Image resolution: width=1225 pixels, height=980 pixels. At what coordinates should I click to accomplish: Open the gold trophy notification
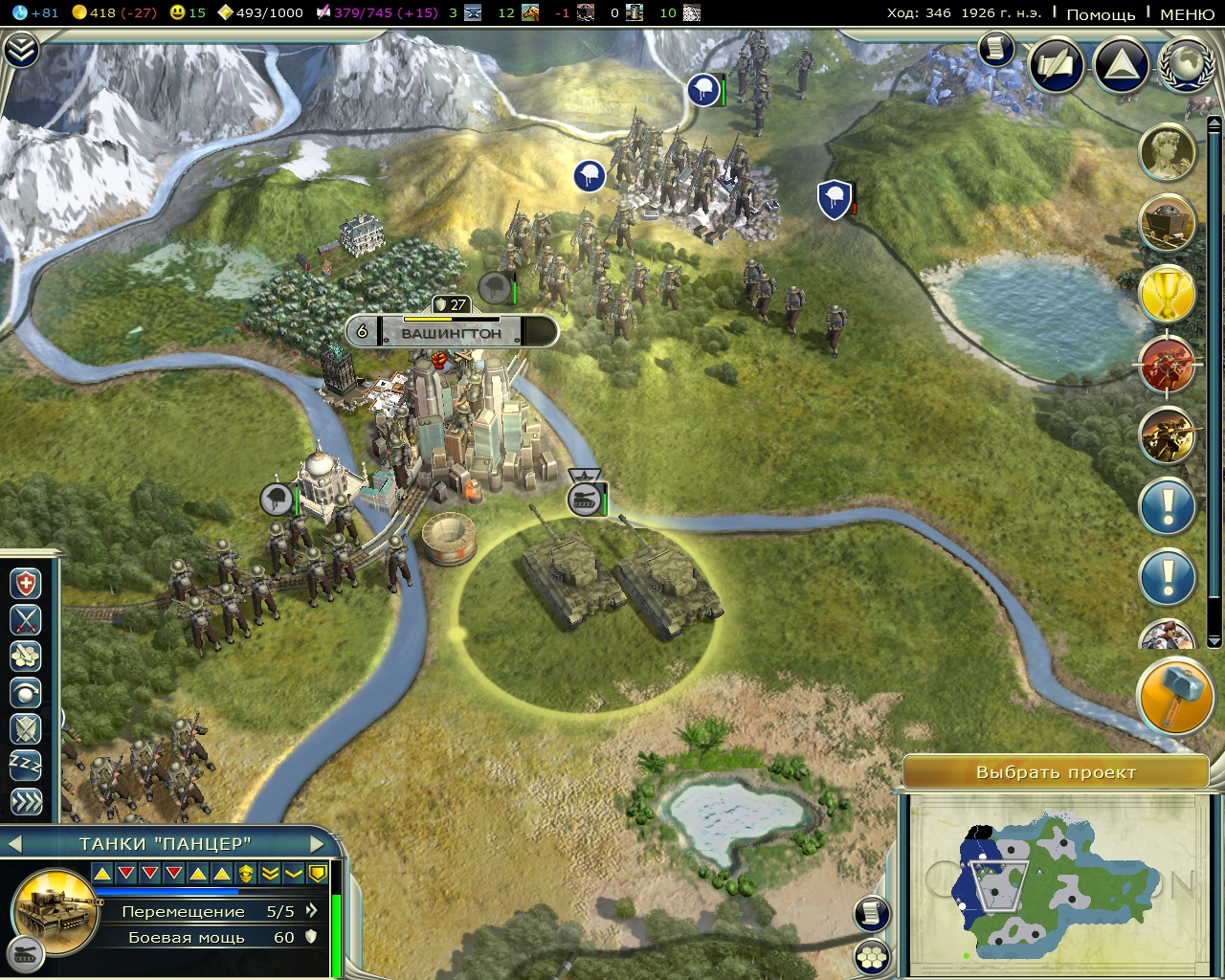click(1168, 294)
